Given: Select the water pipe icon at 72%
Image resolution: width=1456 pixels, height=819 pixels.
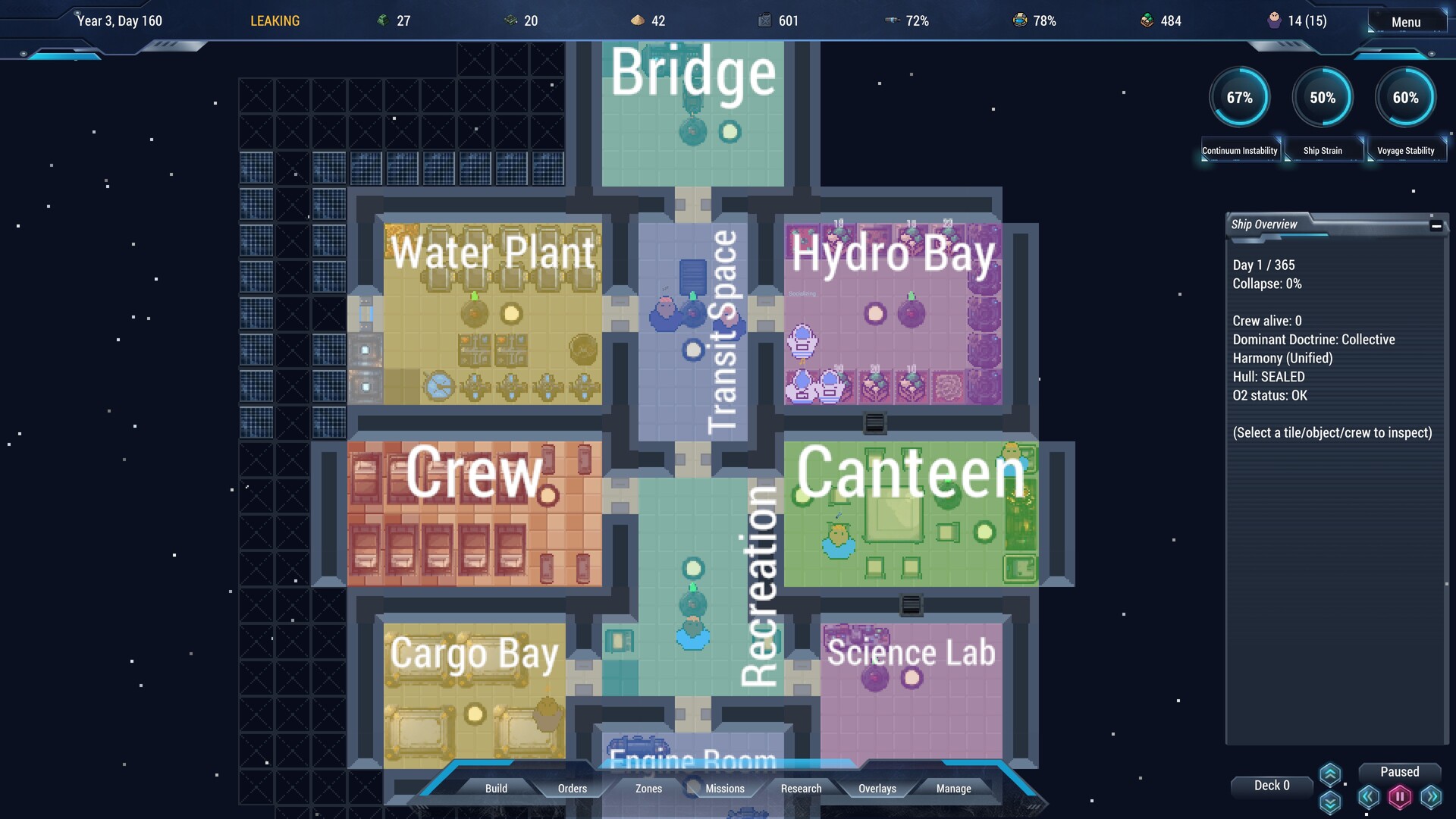Looking at the screenshot, I should tap(891, 20).
